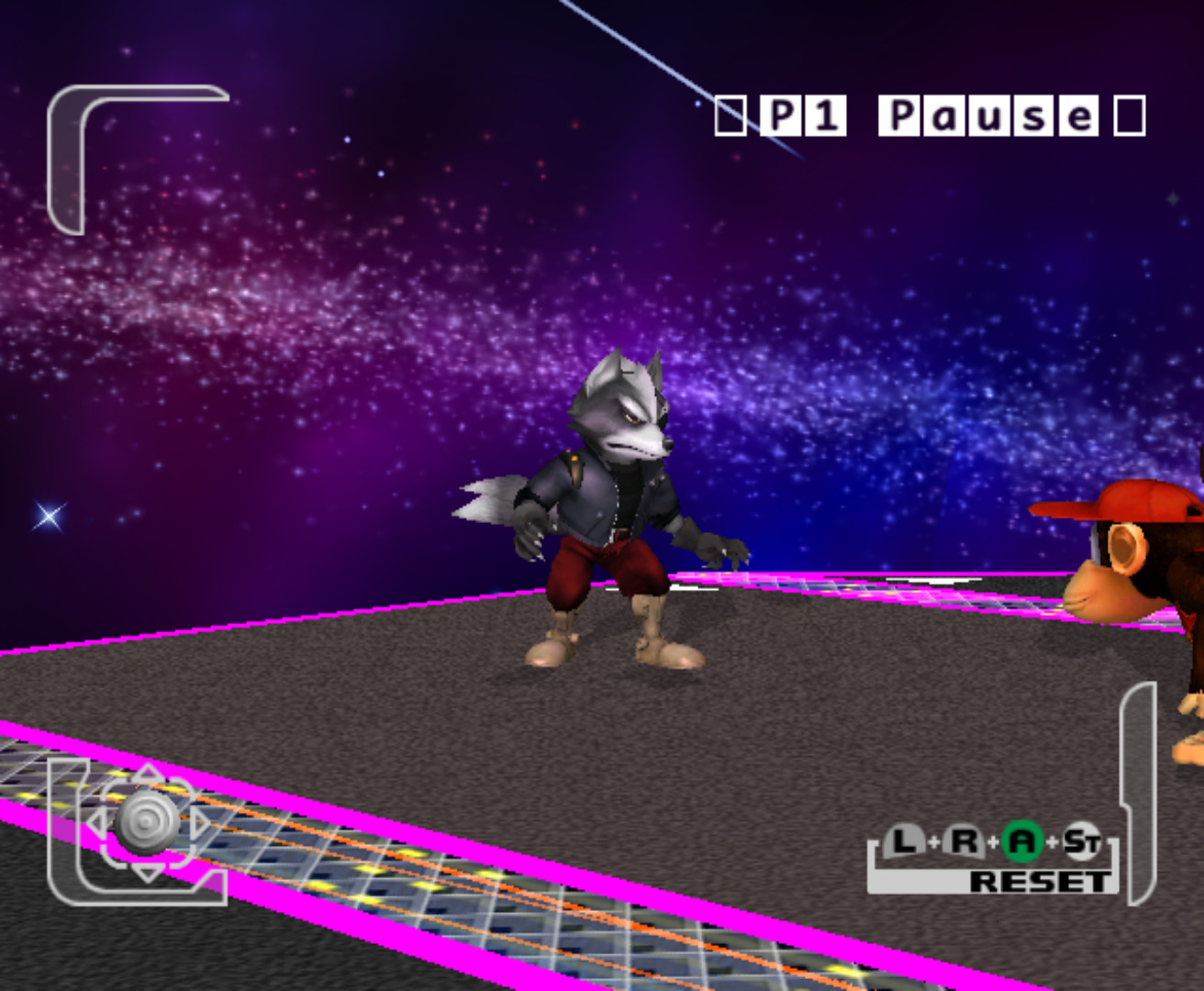The height and width of the screenshot is (991, 1204).
Task: Click the plus sign between R and A
Action: pyautogui.click(x=995, y=841)
